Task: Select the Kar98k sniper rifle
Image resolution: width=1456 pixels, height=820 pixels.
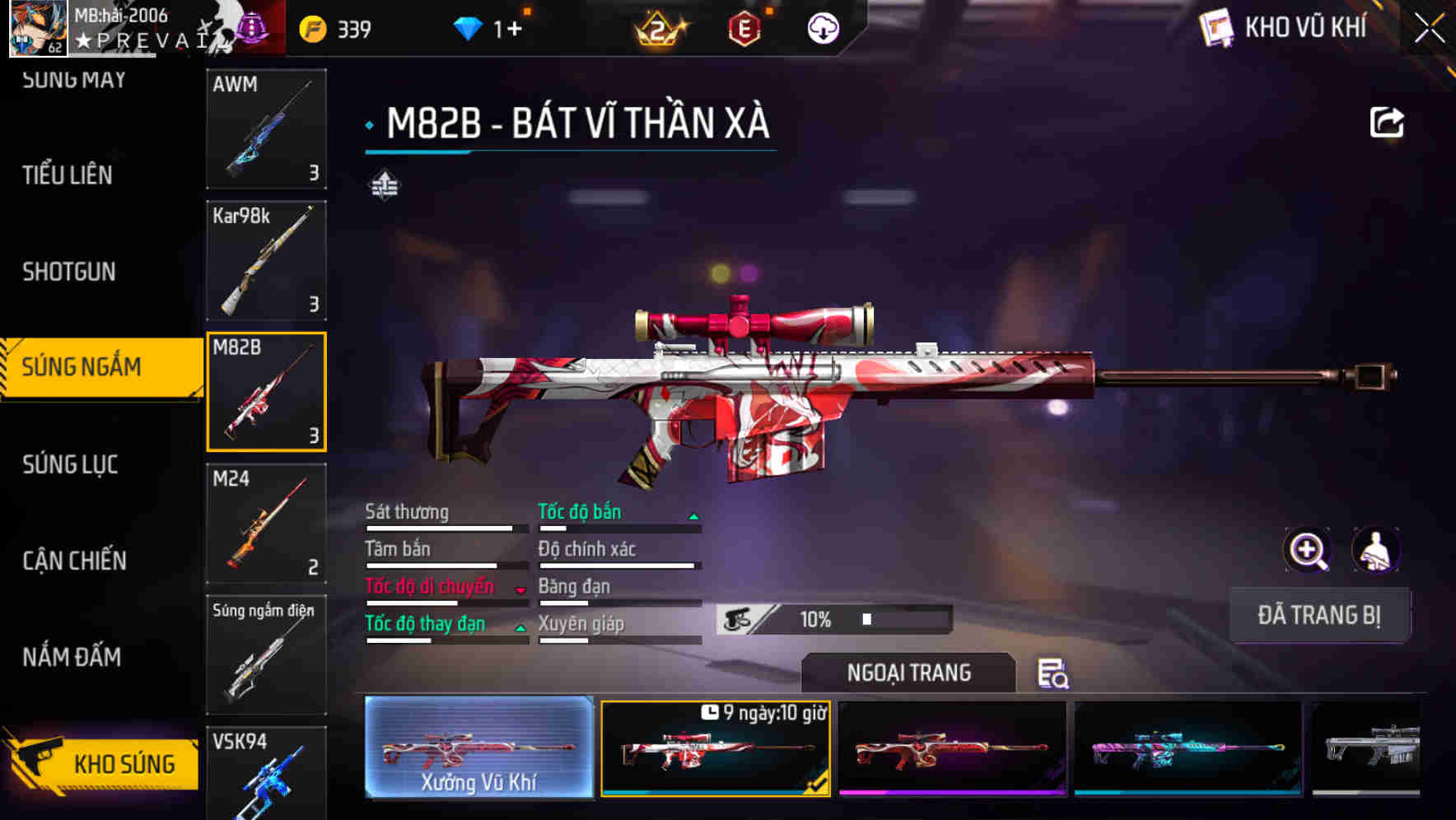Action: pos(266,260)
